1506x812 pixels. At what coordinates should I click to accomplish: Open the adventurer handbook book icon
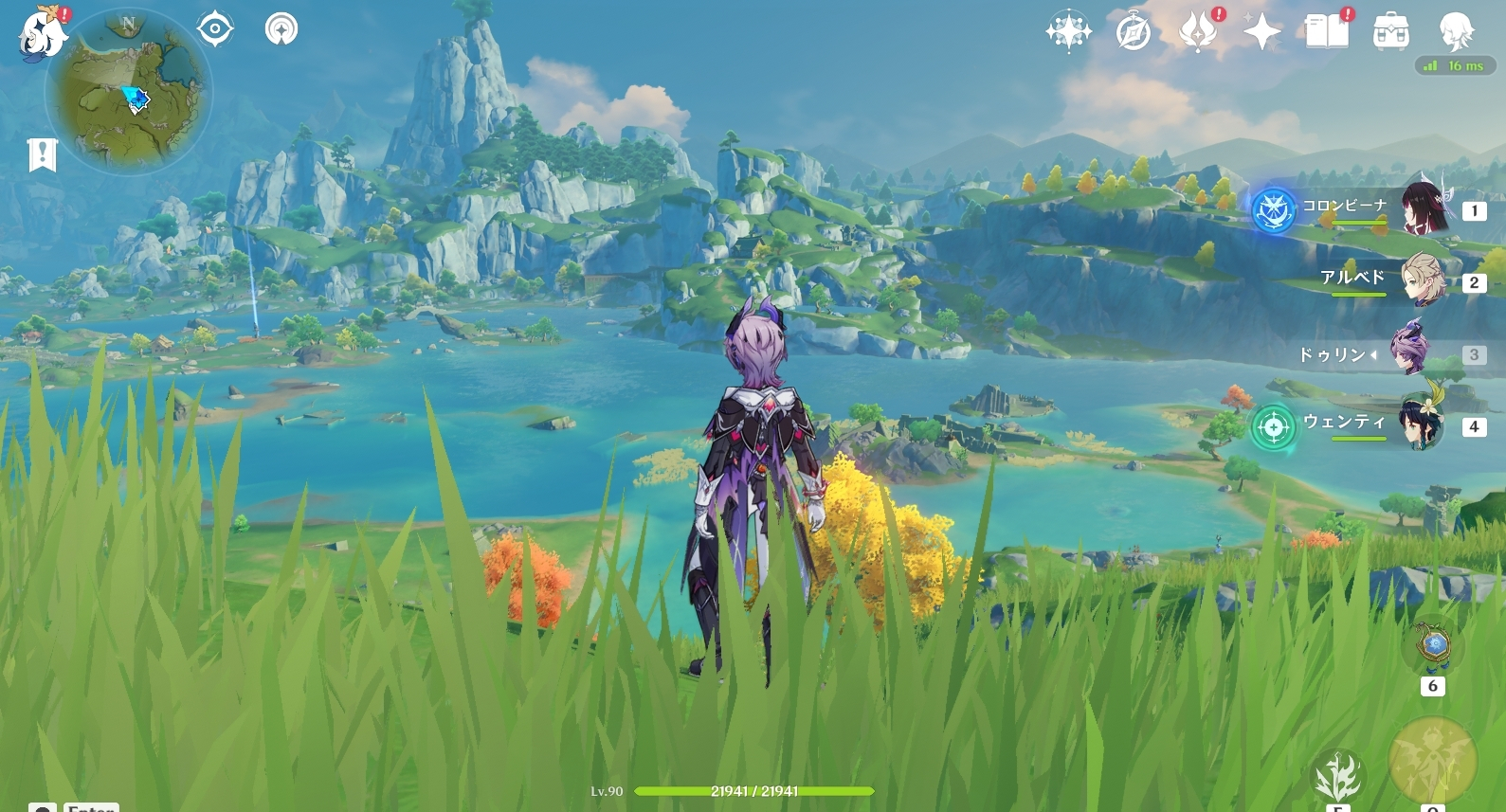[x=1327, y=32]
